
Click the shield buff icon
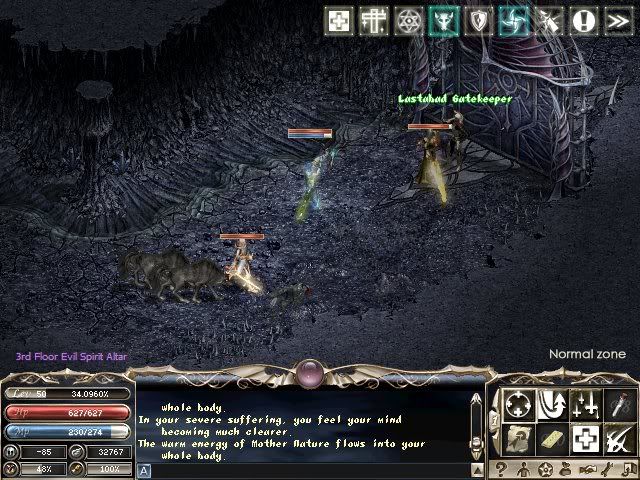[480, 21]
